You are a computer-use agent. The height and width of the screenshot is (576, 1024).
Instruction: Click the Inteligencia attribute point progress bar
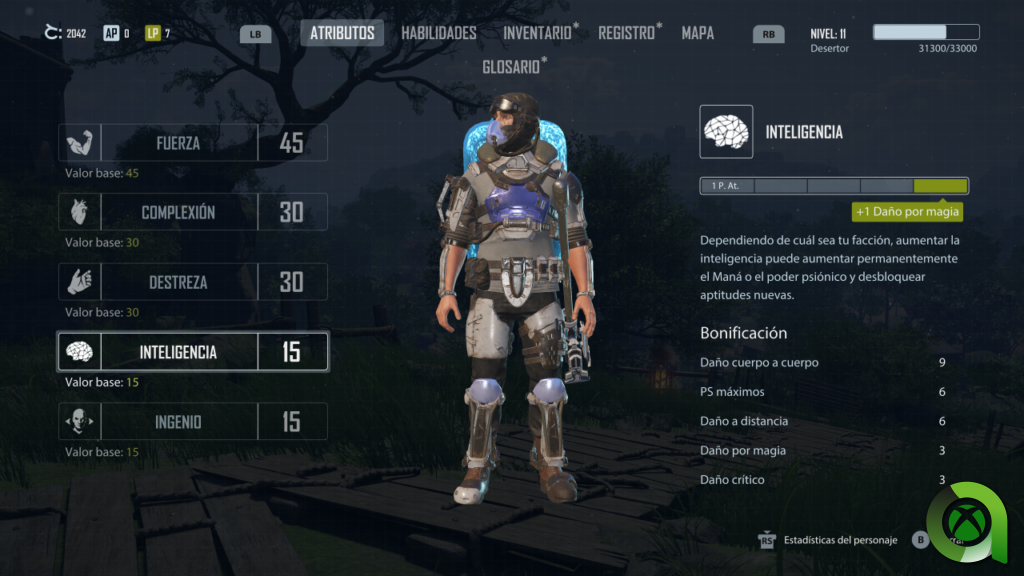point(834,186)
